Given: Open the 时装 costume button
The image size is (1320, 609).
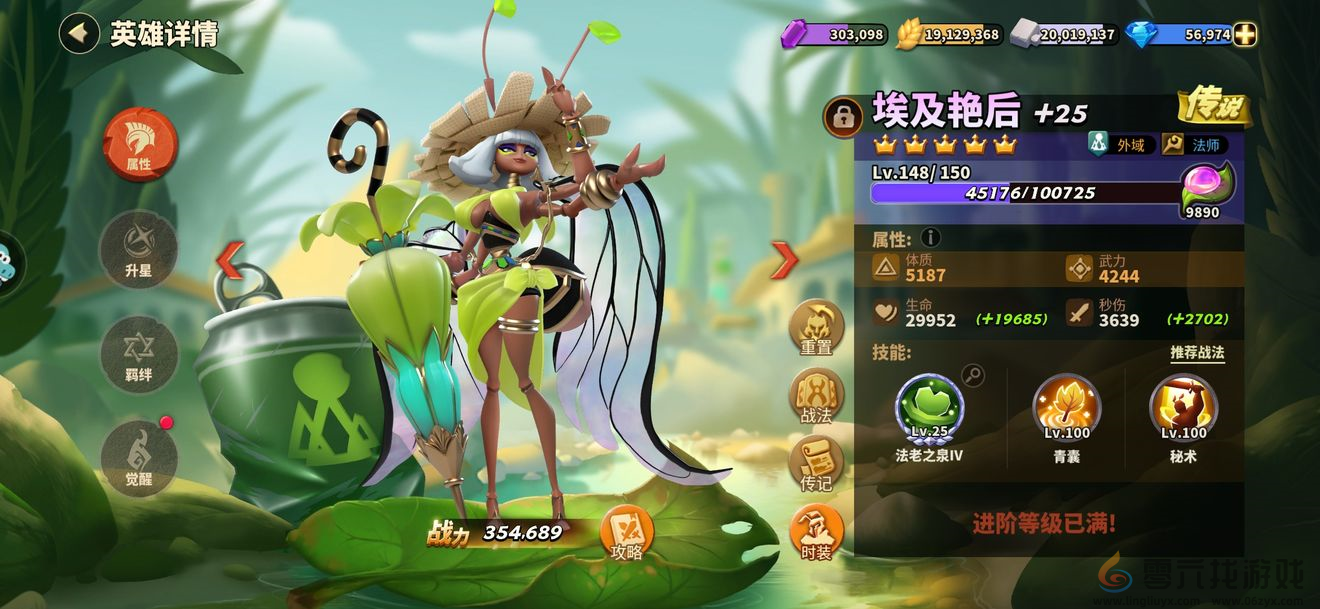Looking at the screenshot, I should coord(817,532).
